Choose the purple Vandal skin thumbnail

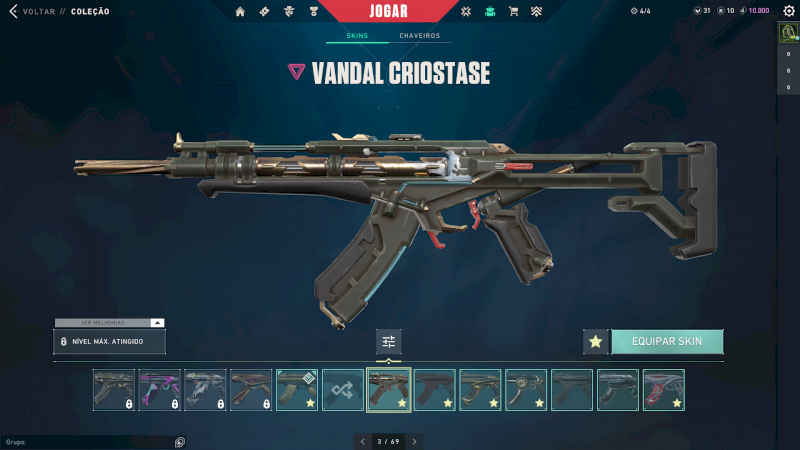[160, 390]
